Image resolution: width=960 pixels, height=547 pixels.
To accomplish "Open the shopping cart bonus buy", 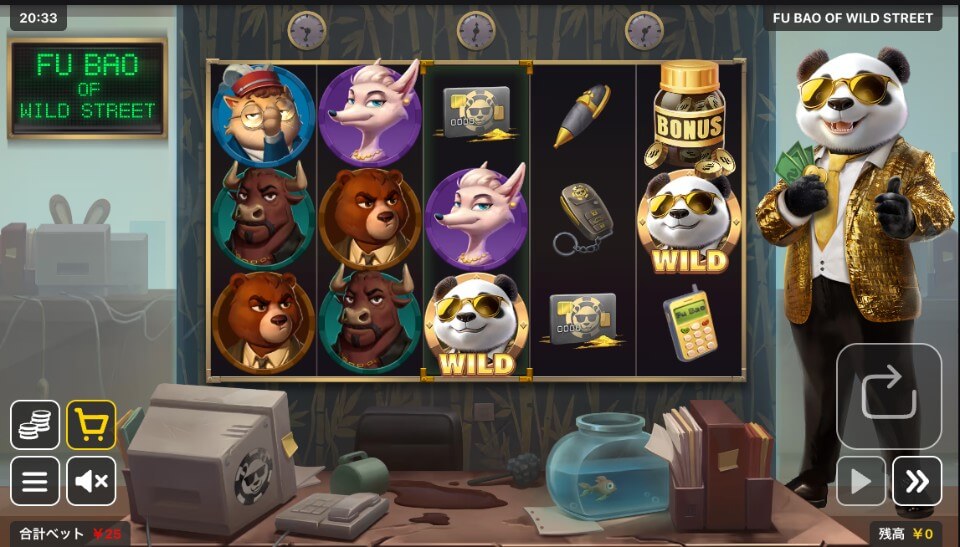I will coord(91,425).
